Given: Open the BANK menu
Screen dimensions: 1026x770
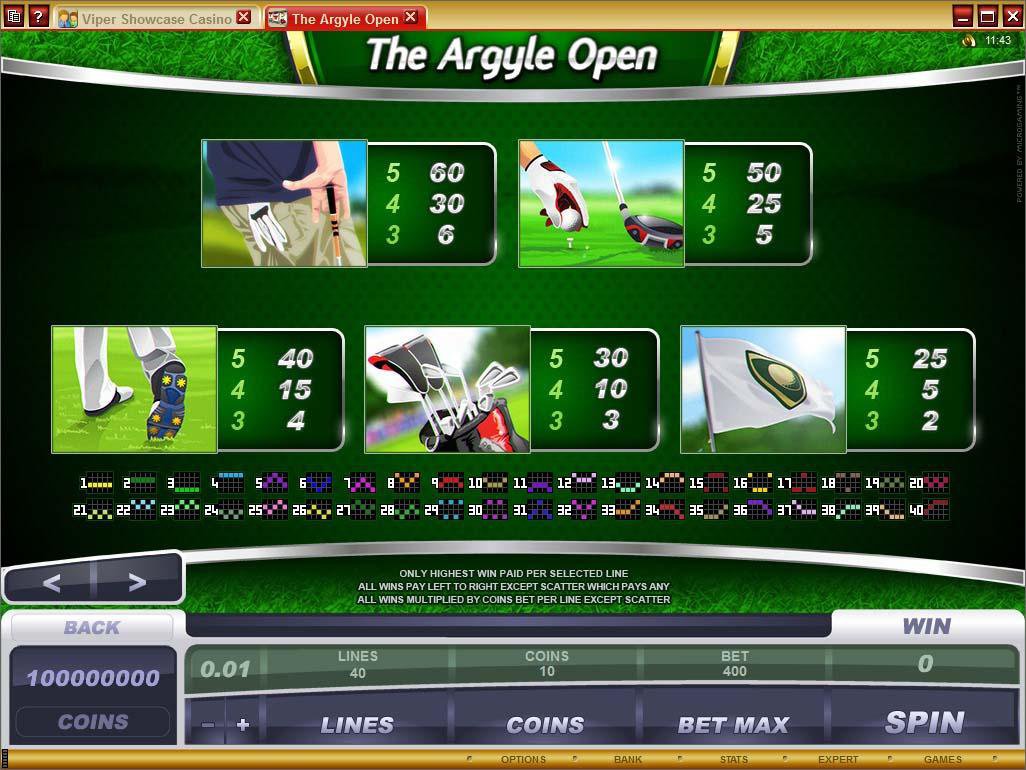Looking at the screenshot, I should click(628, 760).
